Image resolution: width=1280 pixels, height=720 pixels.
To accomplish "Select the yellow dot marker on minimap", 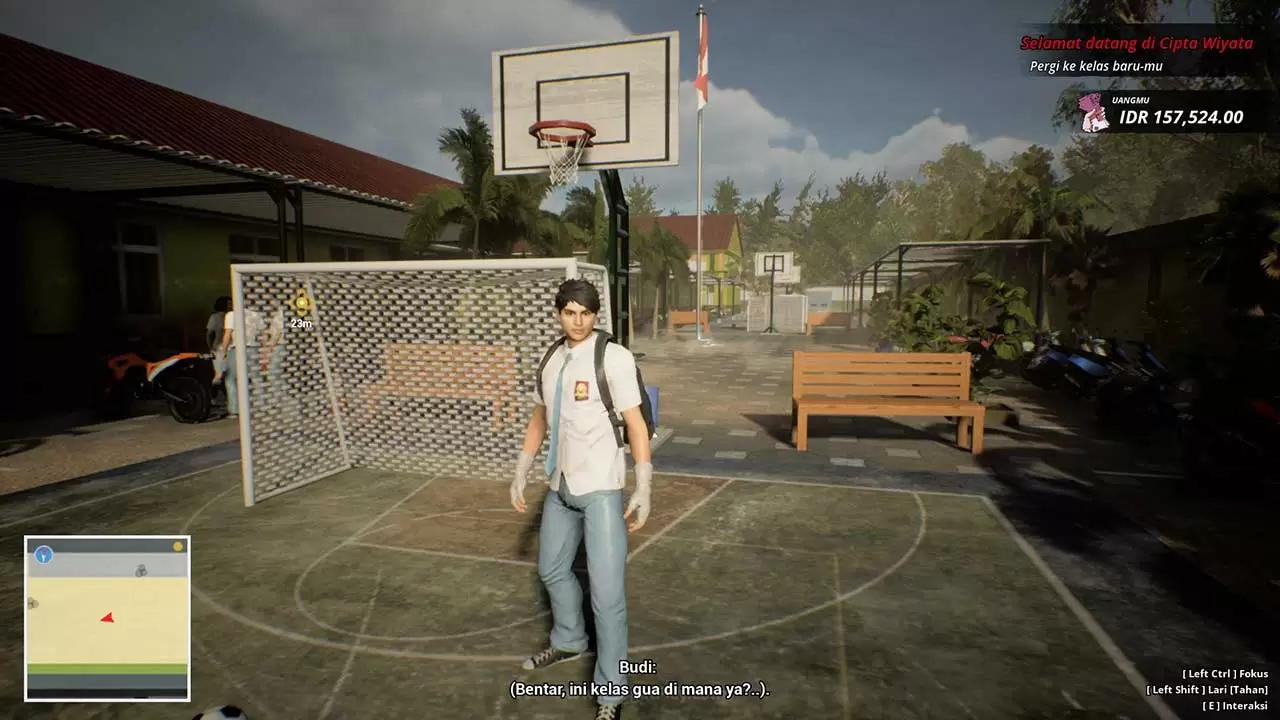I will click(178, 546).
